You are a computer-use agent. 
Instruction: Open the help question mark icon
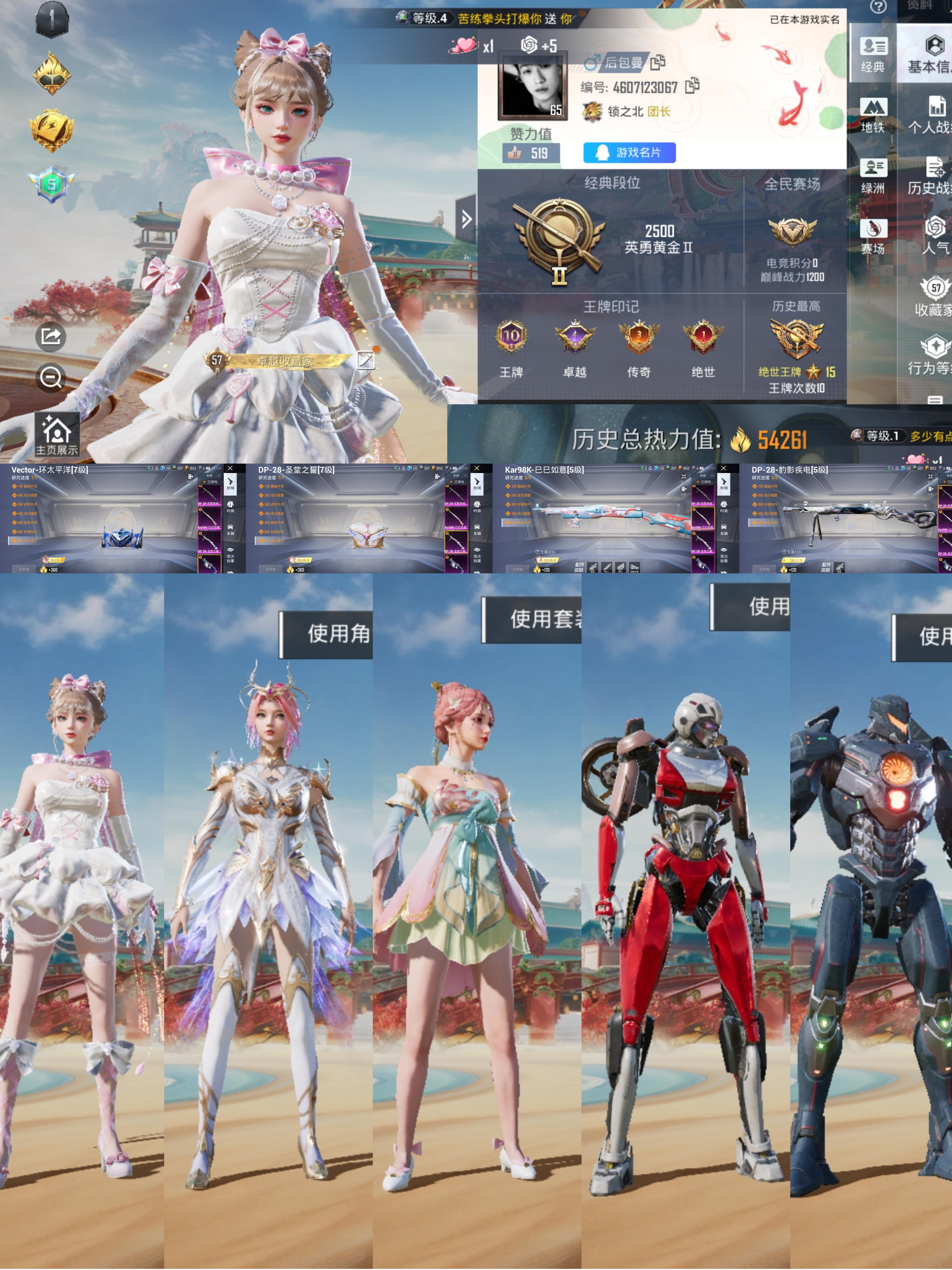[x=877, y=7]
